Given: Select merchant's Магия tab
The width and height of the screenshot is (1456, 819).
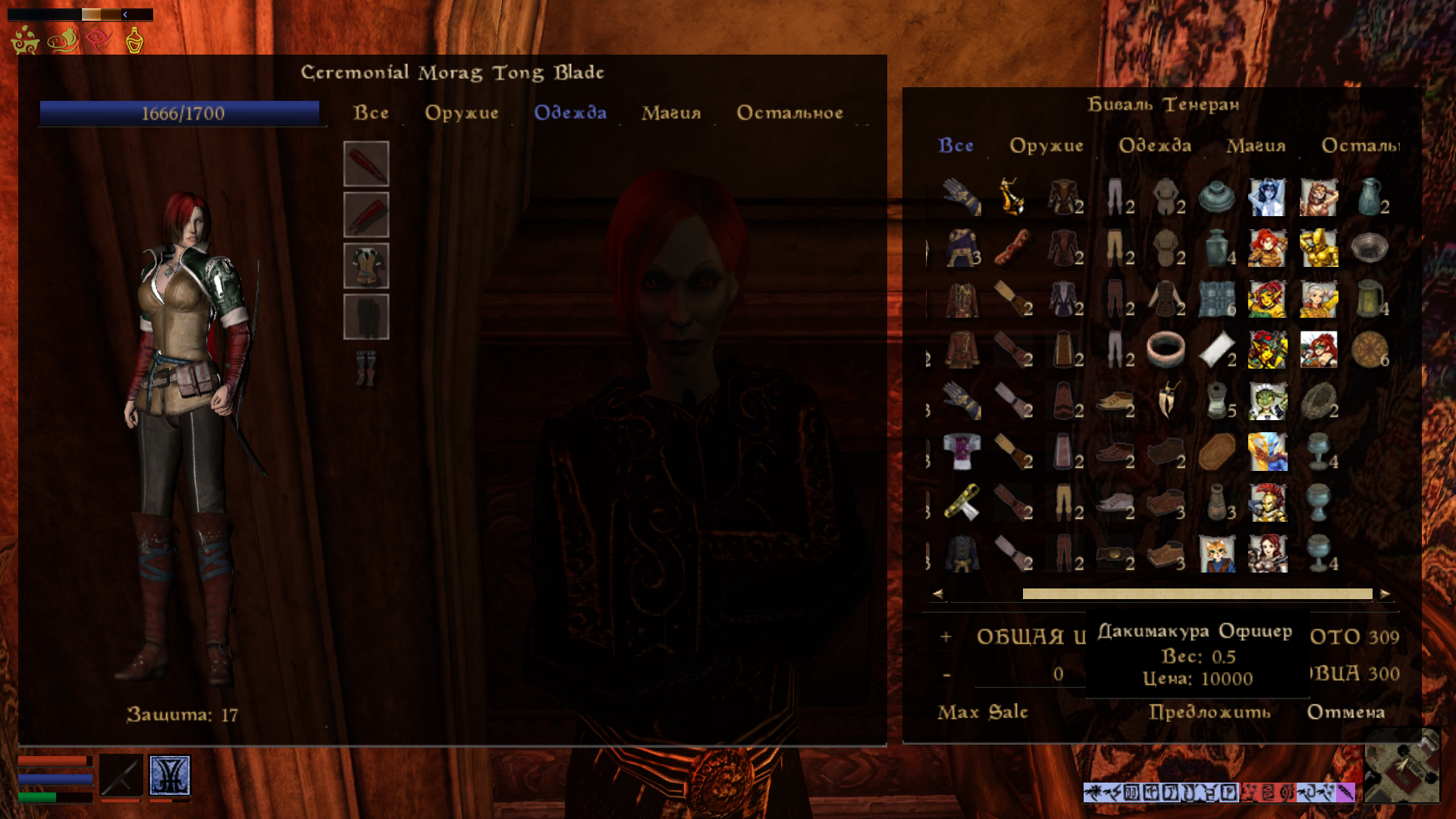Looking at the screenshot, I should (1256, 146).
